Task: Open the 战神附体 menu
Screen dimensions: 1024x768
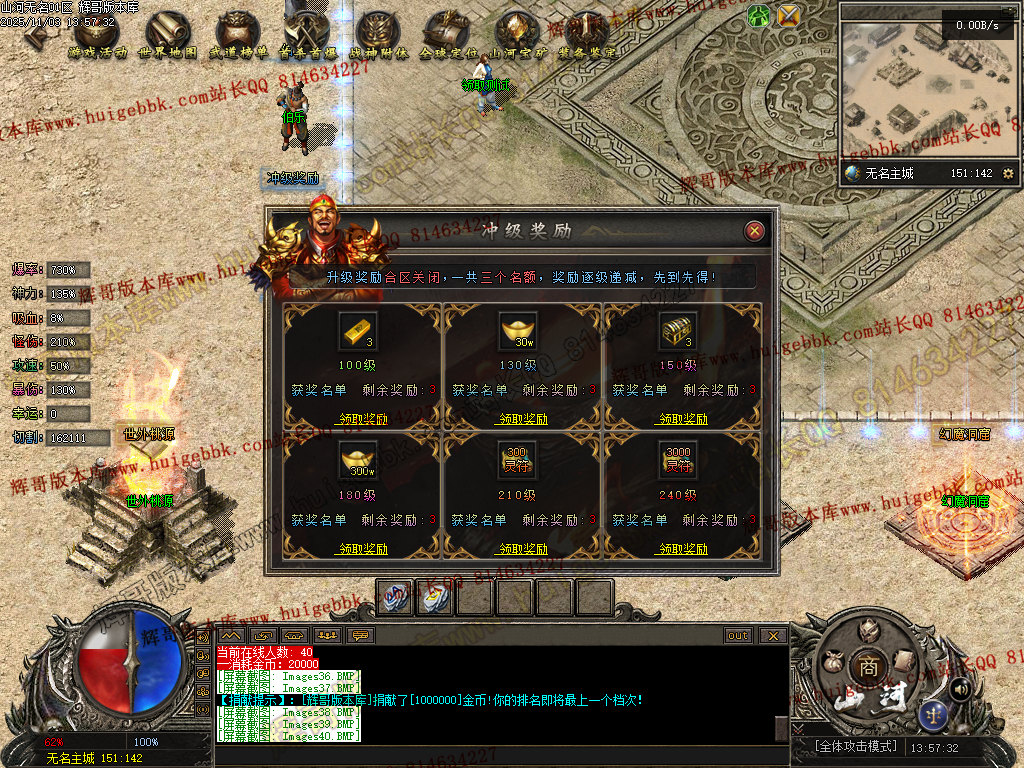Action: (378, 34)
